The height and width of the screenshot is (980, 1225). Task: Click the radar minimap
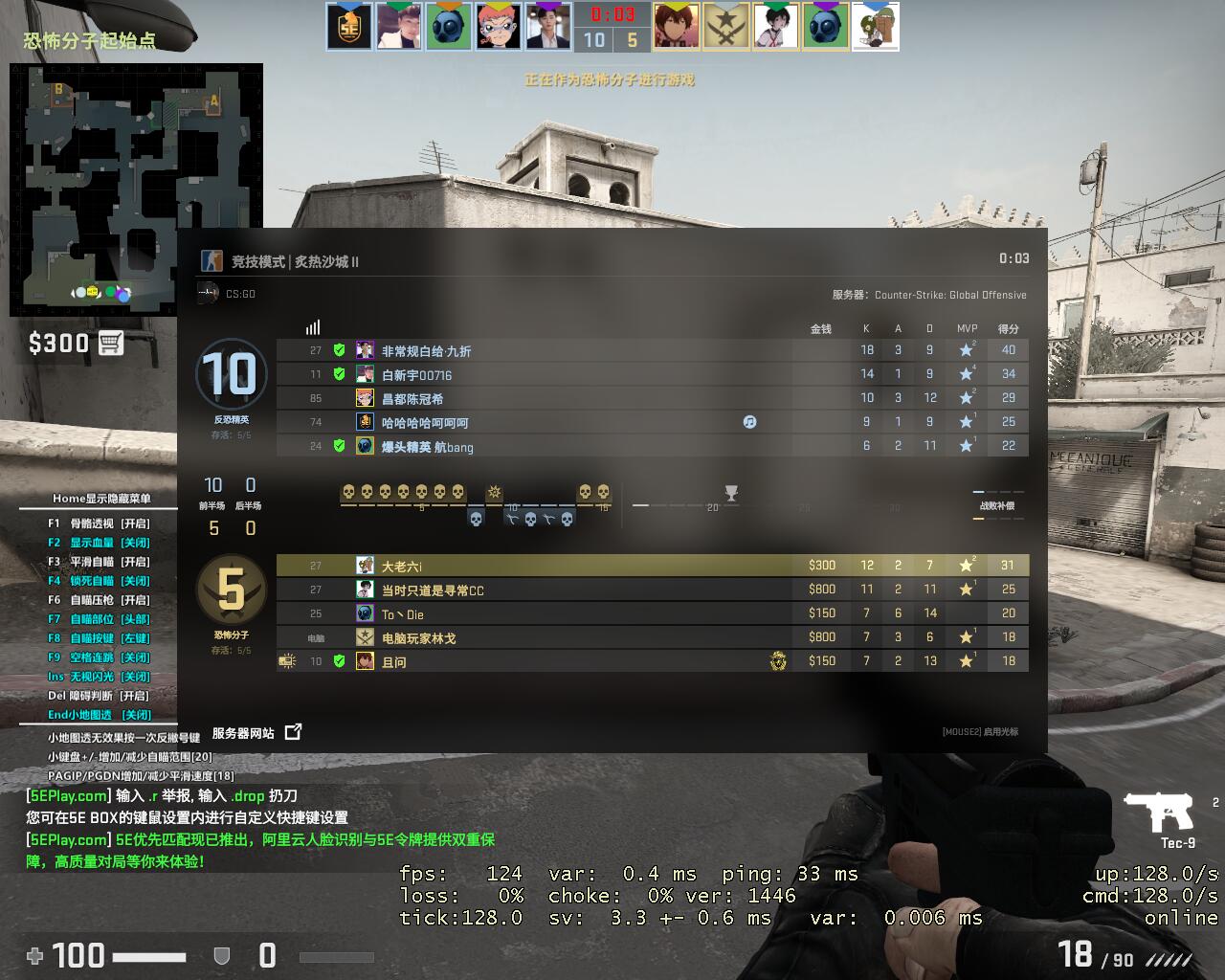tap(136, 189)
